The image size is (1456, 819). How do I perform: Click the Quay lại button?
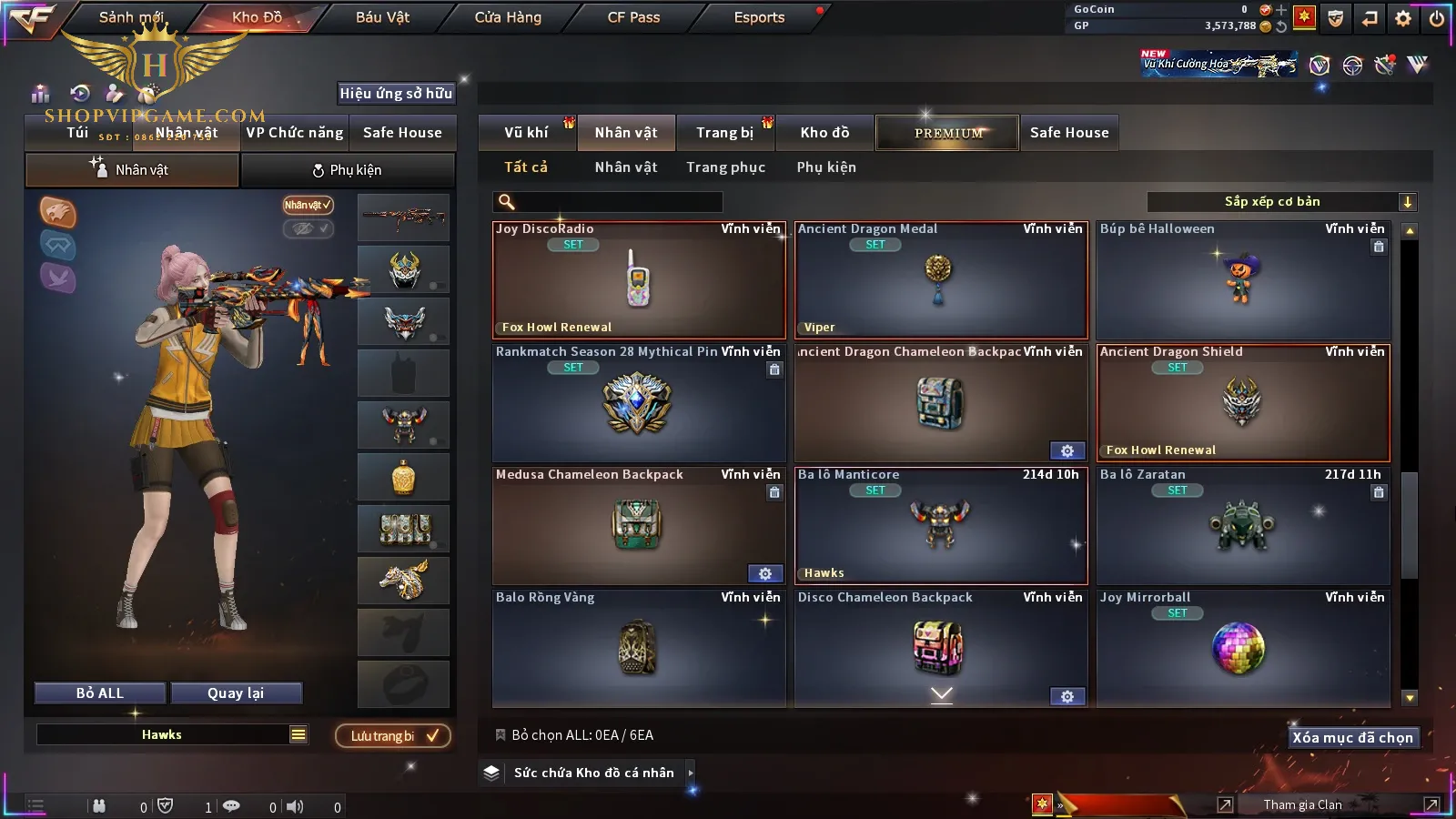[236, 693]
